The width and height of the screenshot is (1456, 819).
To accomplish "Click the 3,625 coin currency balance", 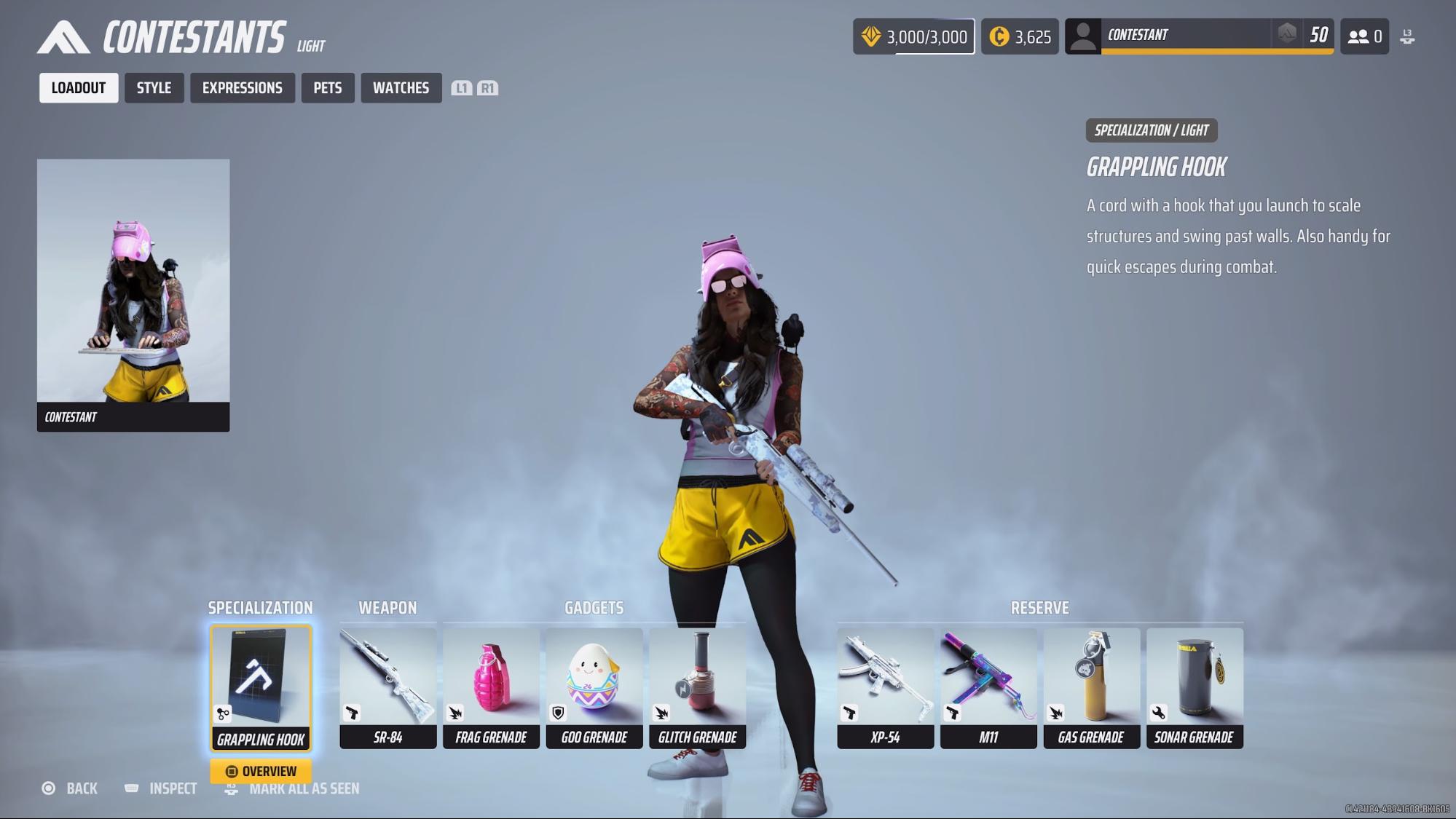I will coord(1020,36).
